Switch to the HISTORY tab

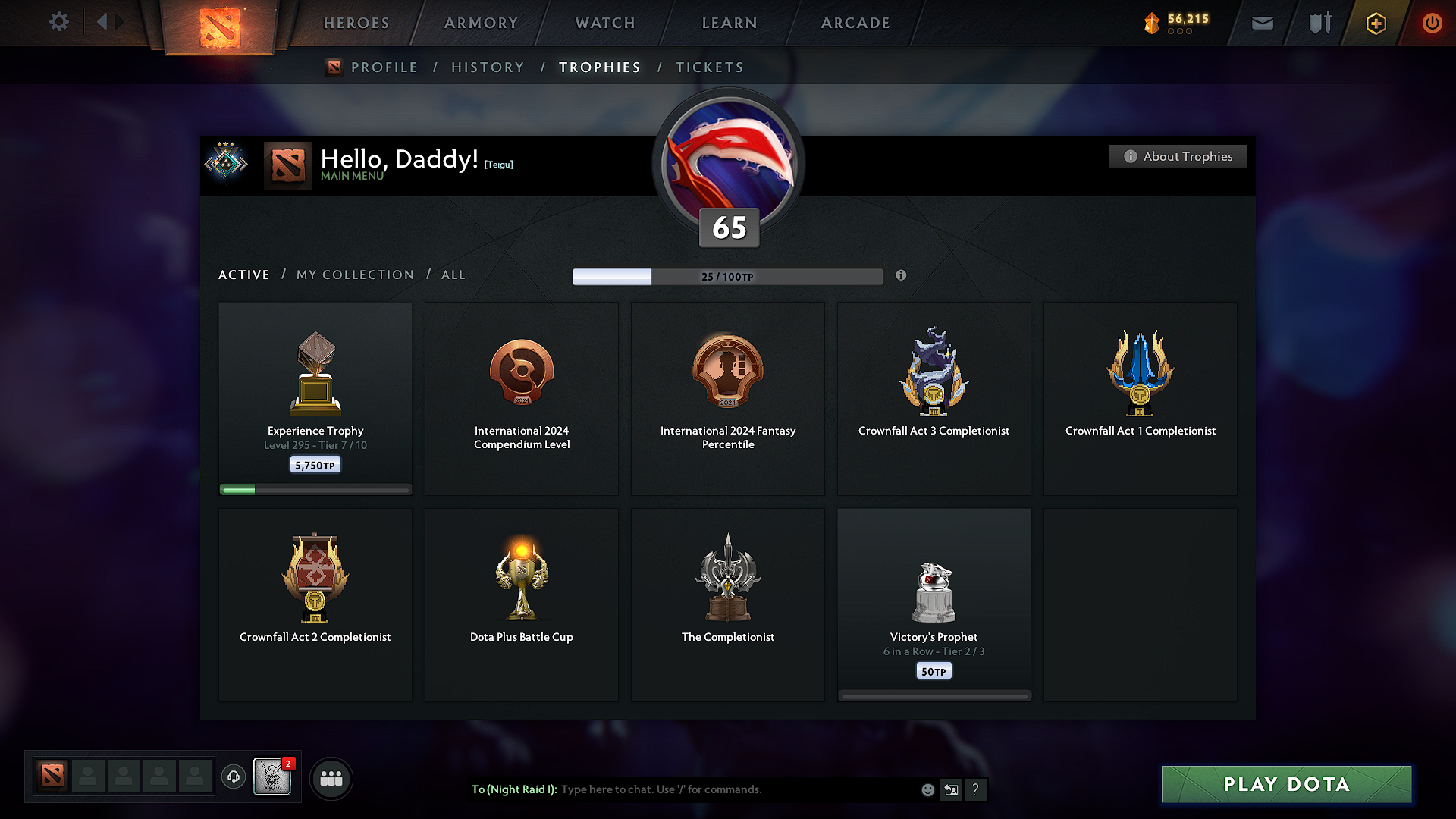point(488,67)
